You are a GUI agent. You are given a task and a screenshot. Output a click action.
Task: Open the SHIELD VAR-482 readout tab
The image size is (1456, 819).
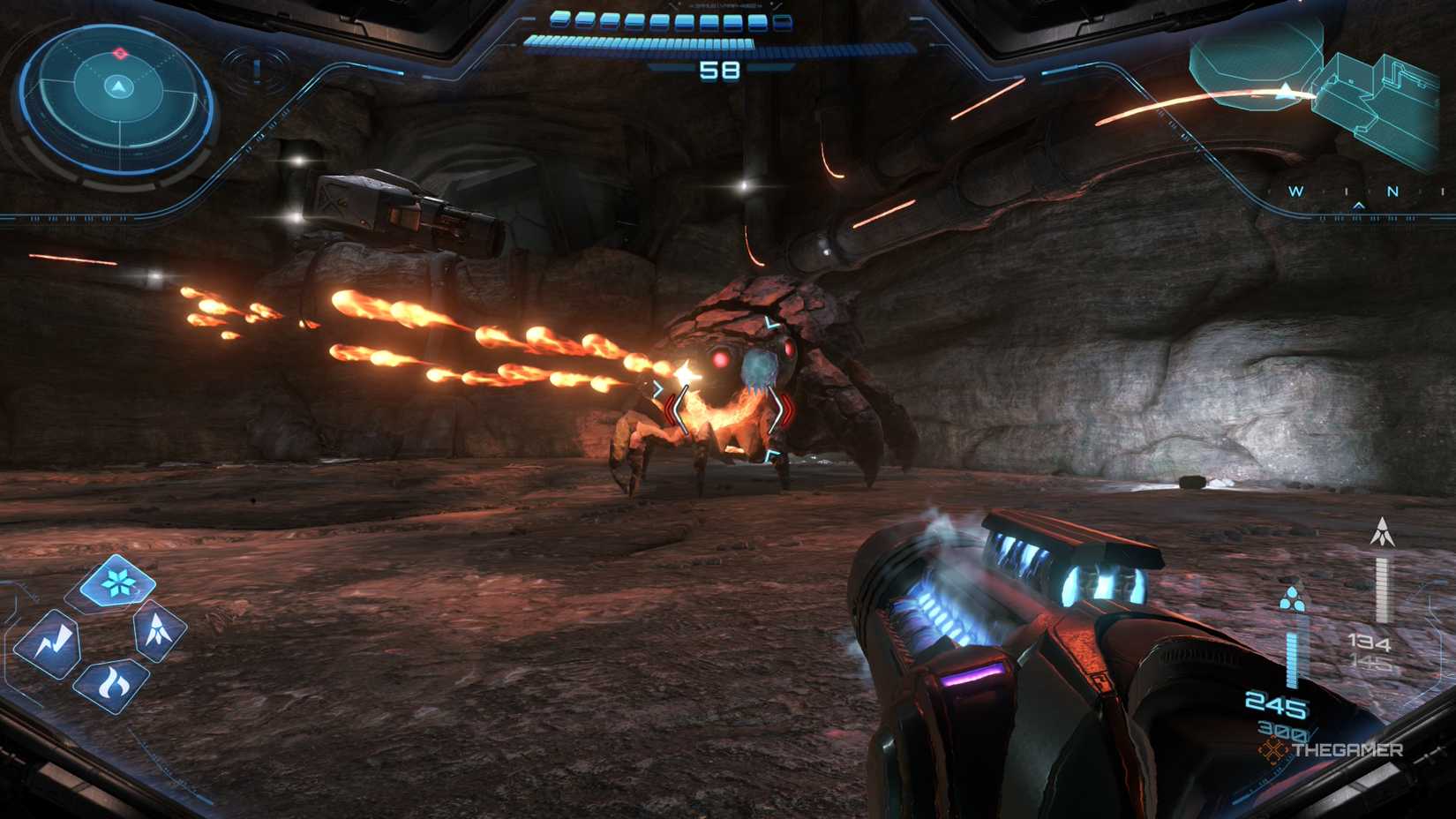coord(724,6)
